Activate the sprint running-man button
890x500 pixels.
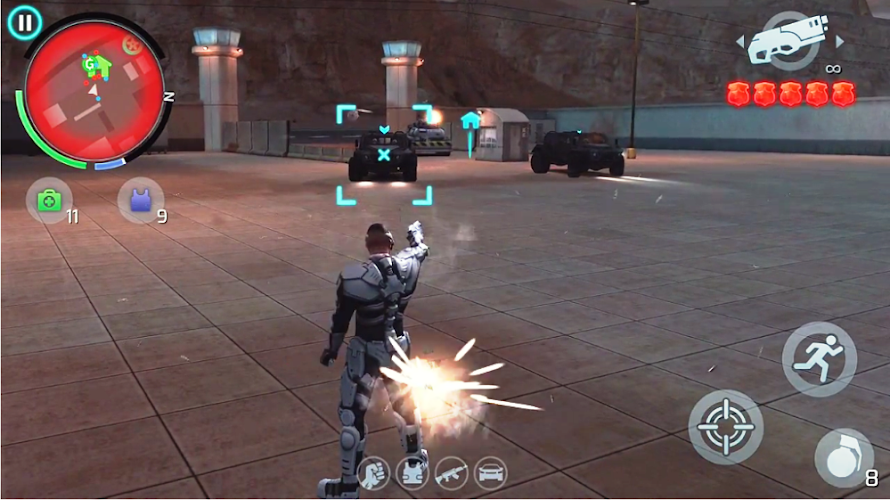[819, 360]
